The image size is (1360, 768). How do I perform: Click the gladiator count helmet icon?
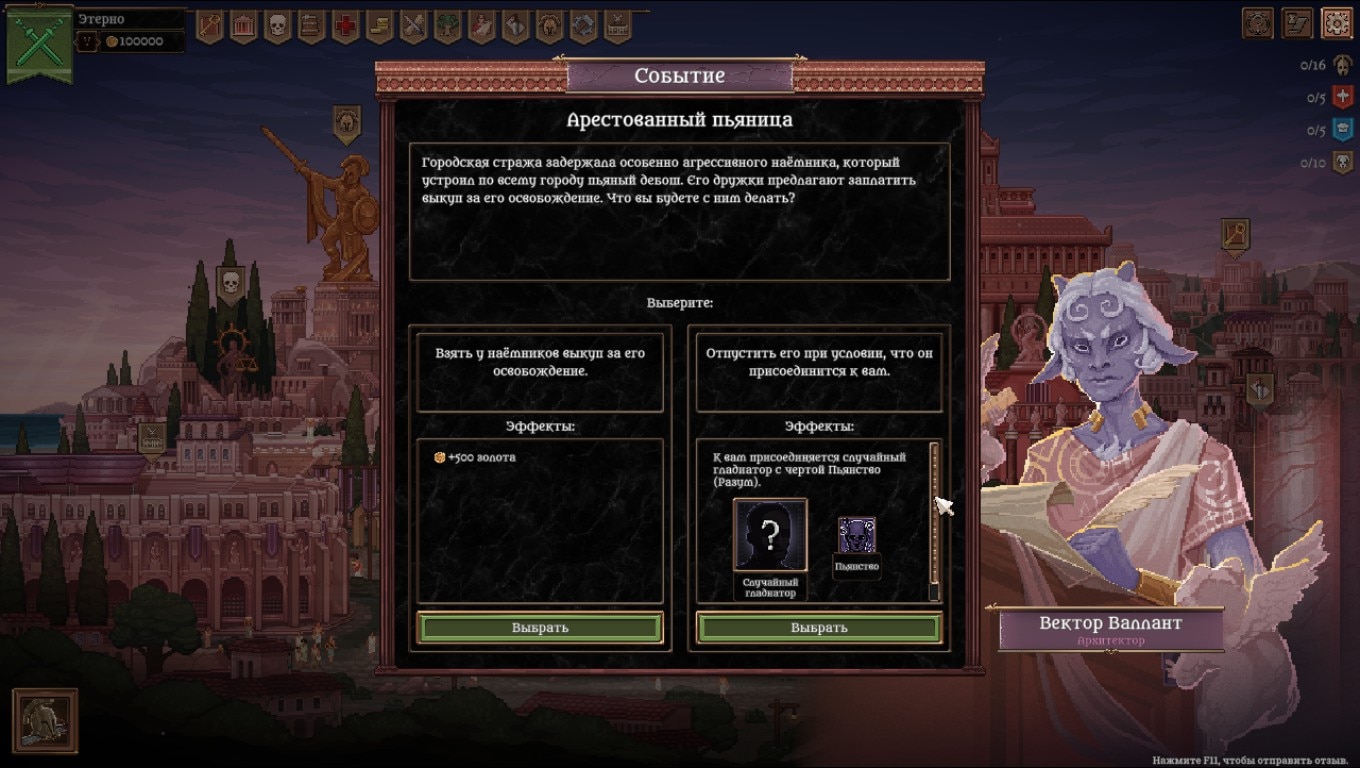coord(1343,66)
